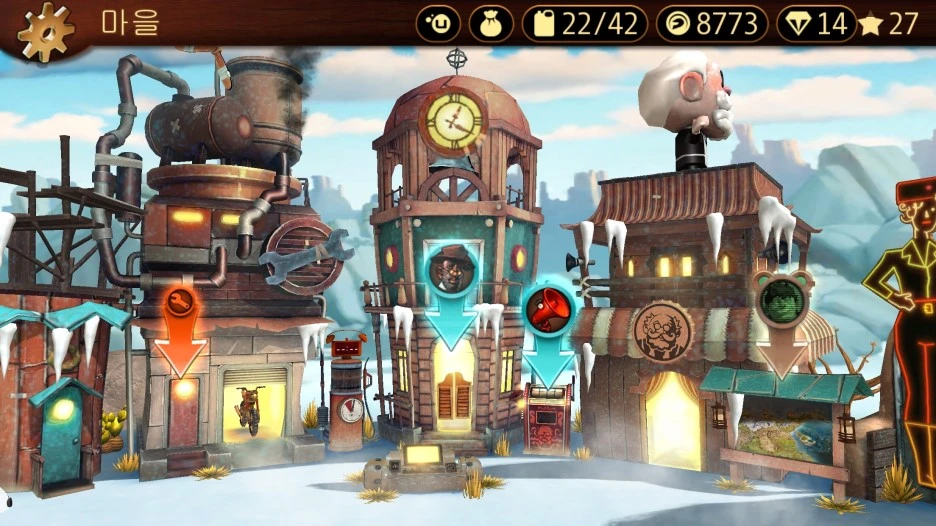Open the loot bag inventory
Image resolution: width=936 pixels, height=526 pixels.
click(x=490, y=24)
